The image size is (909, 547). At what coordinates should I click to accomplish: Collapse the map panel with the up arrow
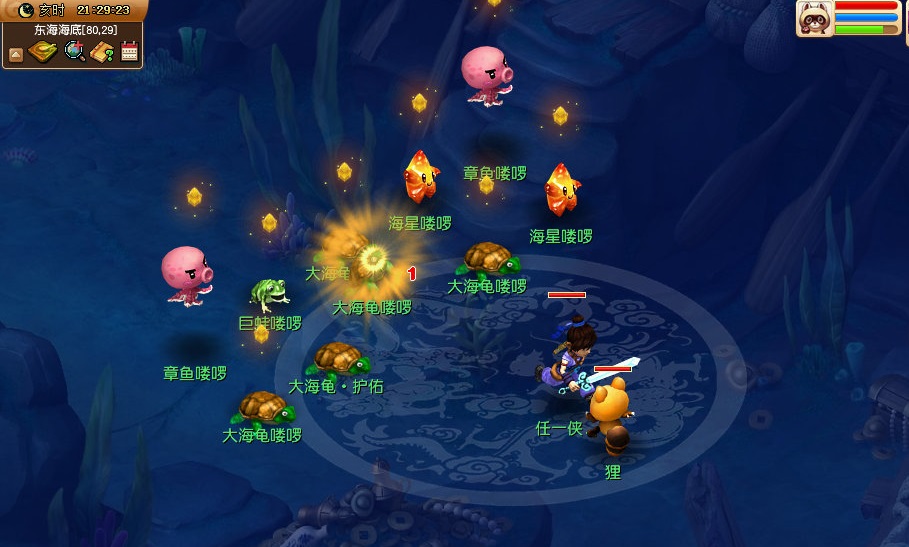(15, 55)
